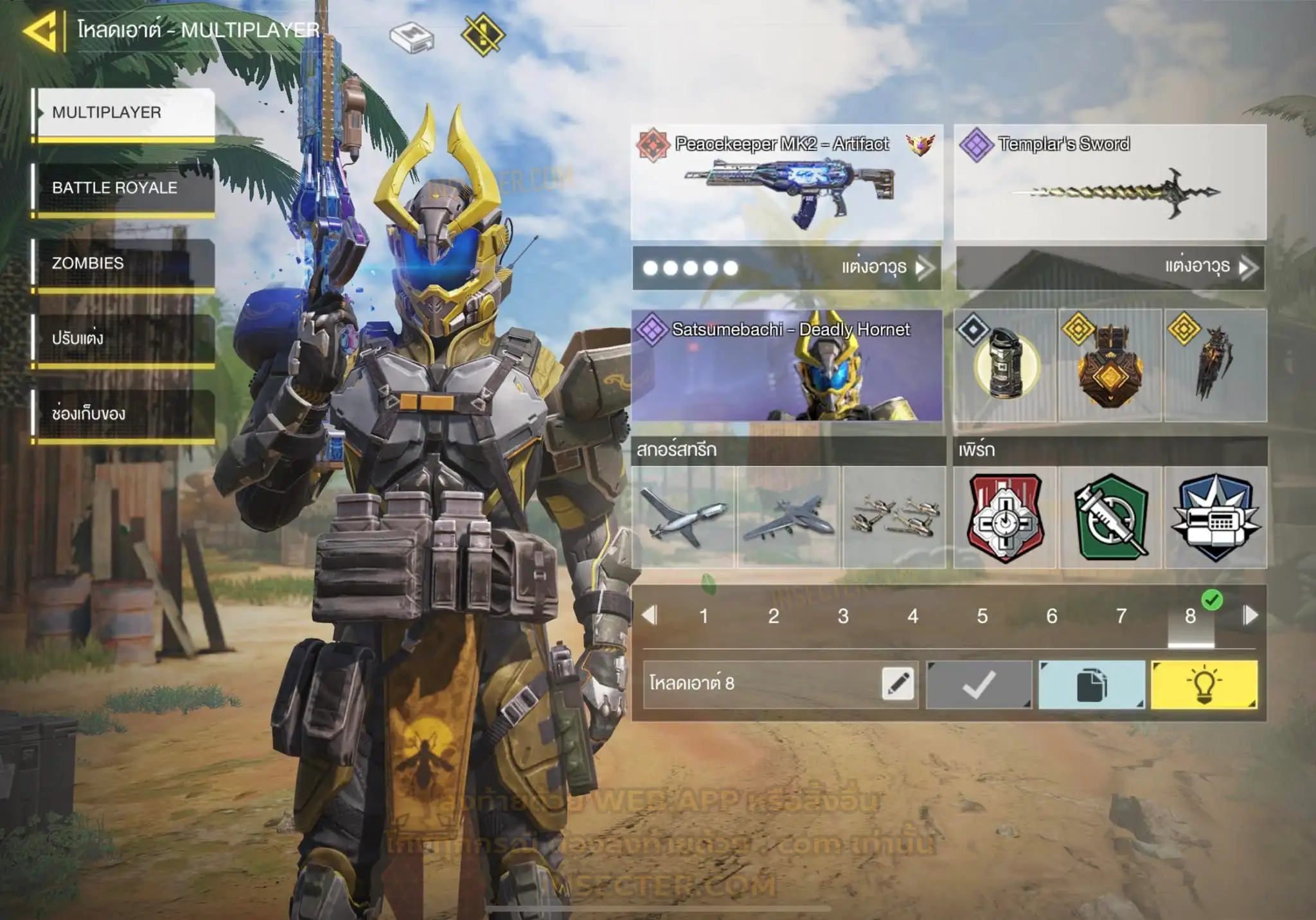Open recommendations with yellow lightbulb button
This screenshot has height=920, width=1316.
click(1204, 685)
